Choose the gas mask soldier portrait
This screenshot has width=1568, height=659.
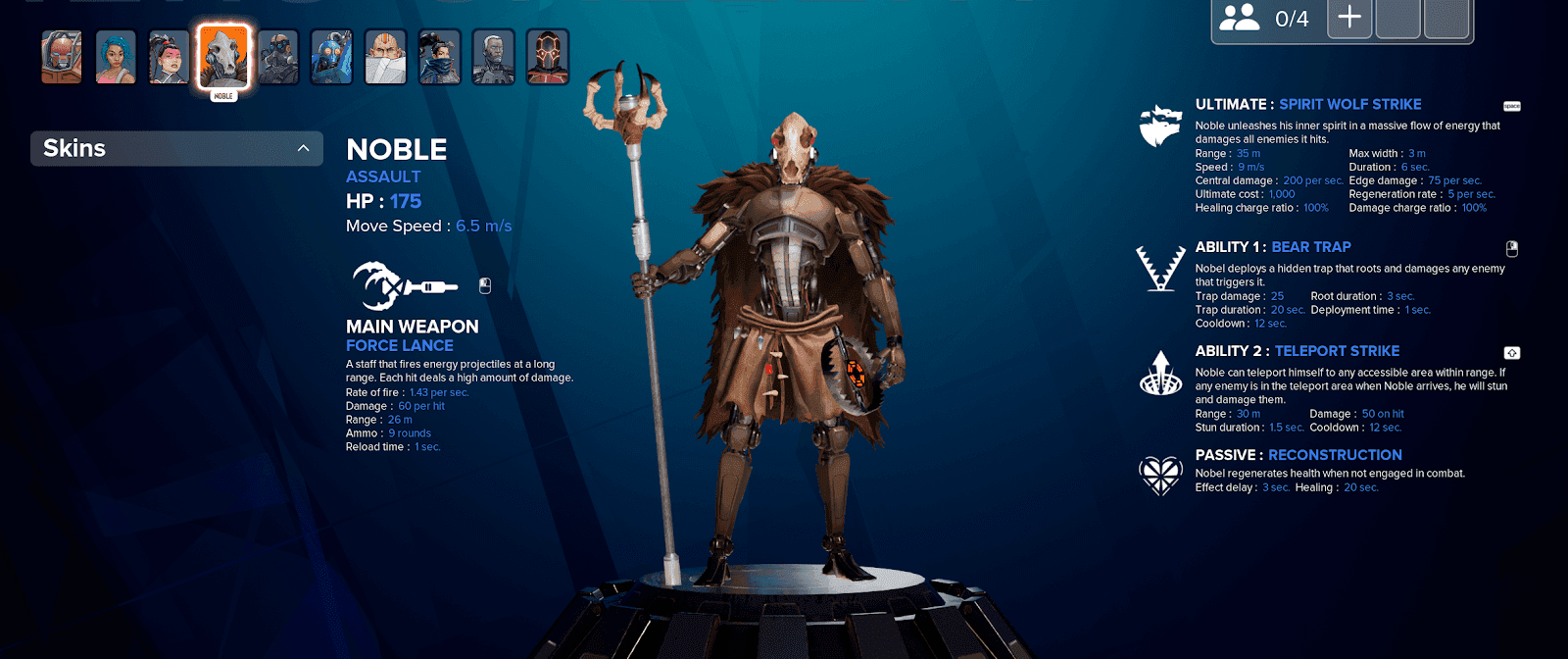pos(278,57)
